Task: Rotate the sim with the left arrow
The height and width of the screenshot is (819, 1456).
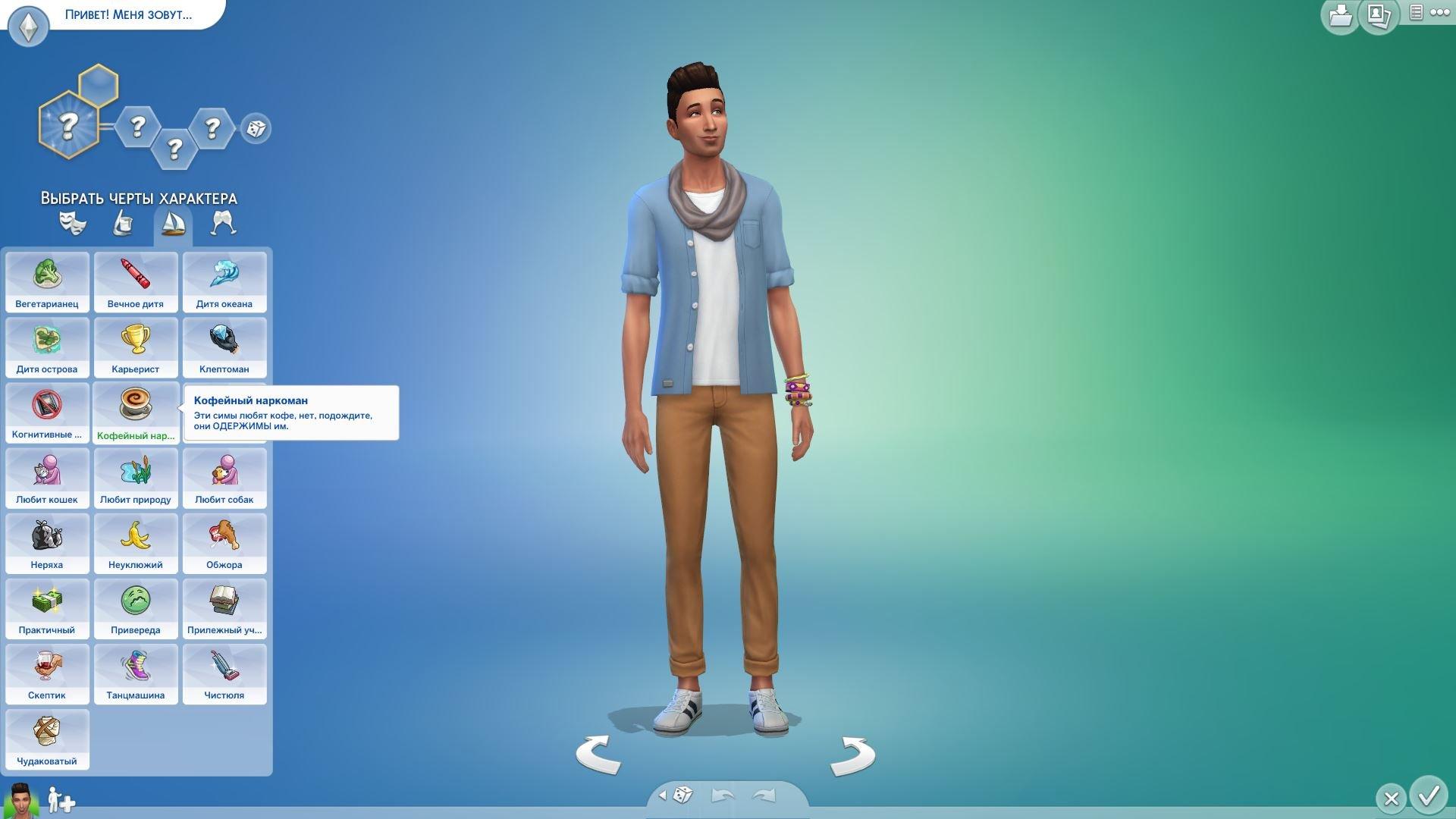Action: coord(598,755)
